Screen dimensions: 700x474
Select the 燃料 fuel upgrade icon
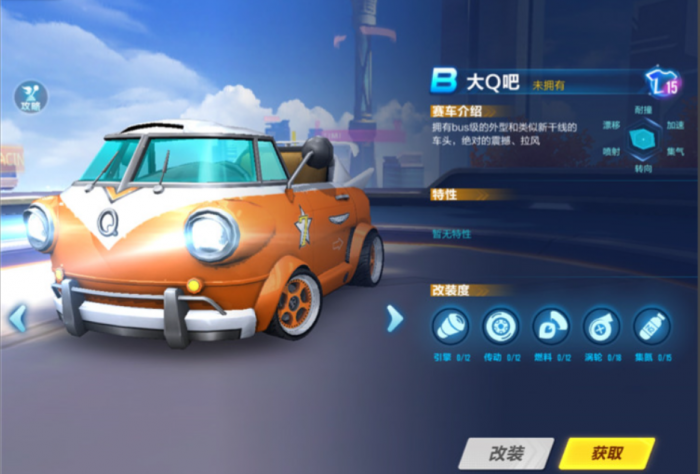[x=550, y=327]
